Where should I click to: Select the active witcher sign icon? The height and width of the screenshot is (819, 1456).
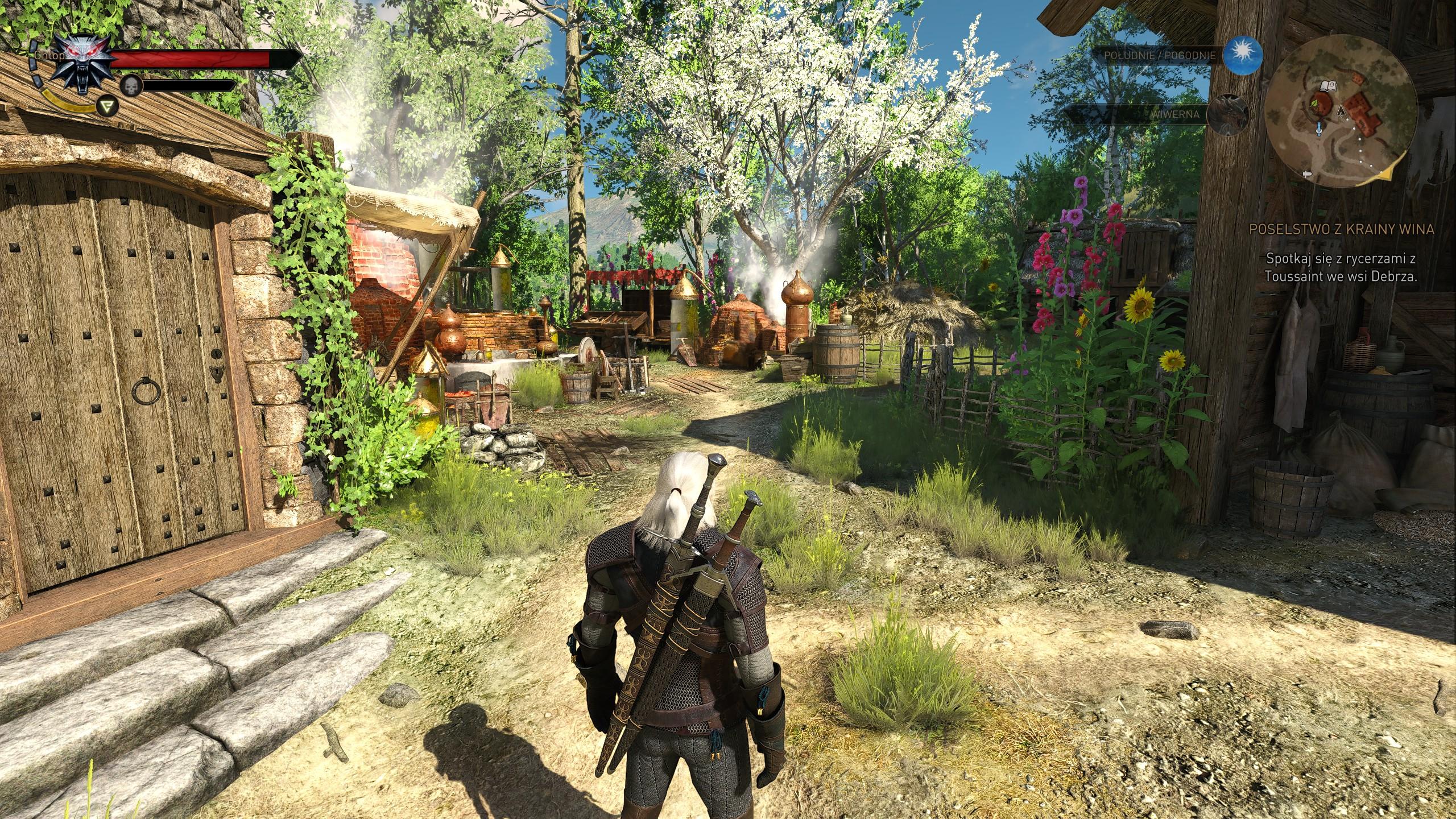(106, 105)
